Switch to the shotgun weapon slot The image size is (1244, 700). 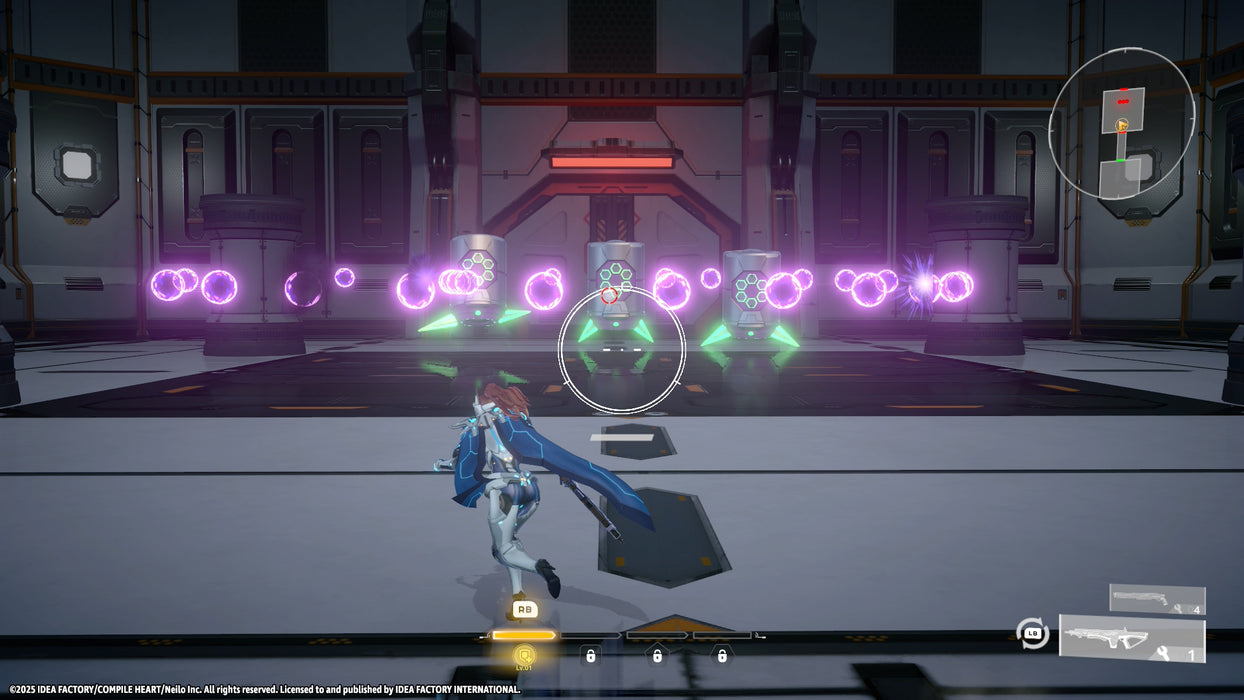pos(1157,599)
